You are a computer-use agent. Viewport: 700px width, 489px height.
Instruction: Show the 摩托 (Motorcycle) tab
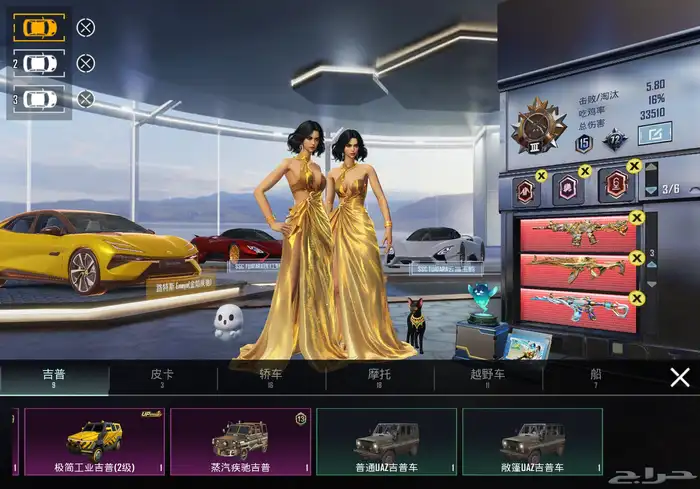pos(380,377)
